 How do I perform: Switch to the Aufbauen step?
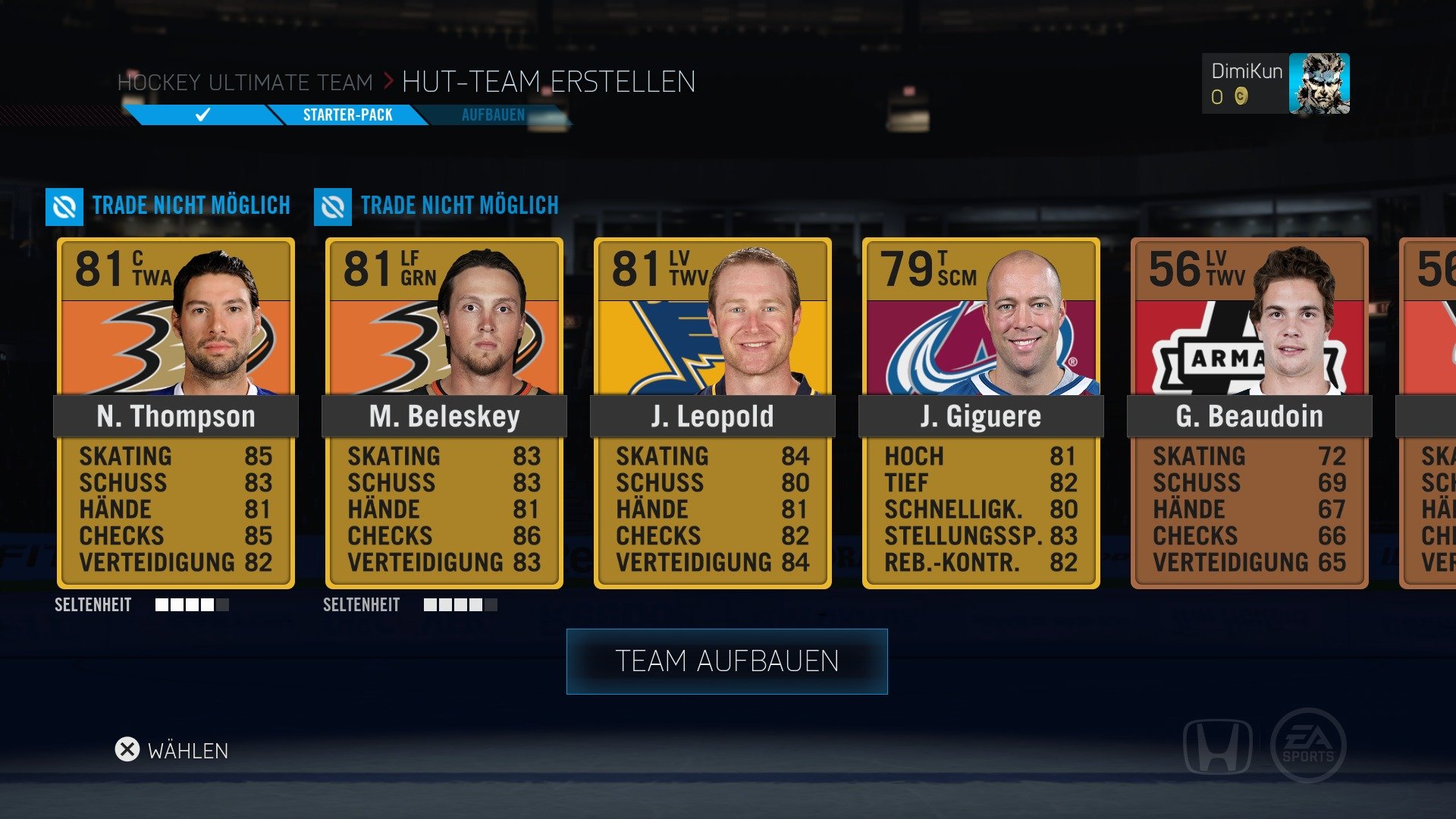coord(494,115)
